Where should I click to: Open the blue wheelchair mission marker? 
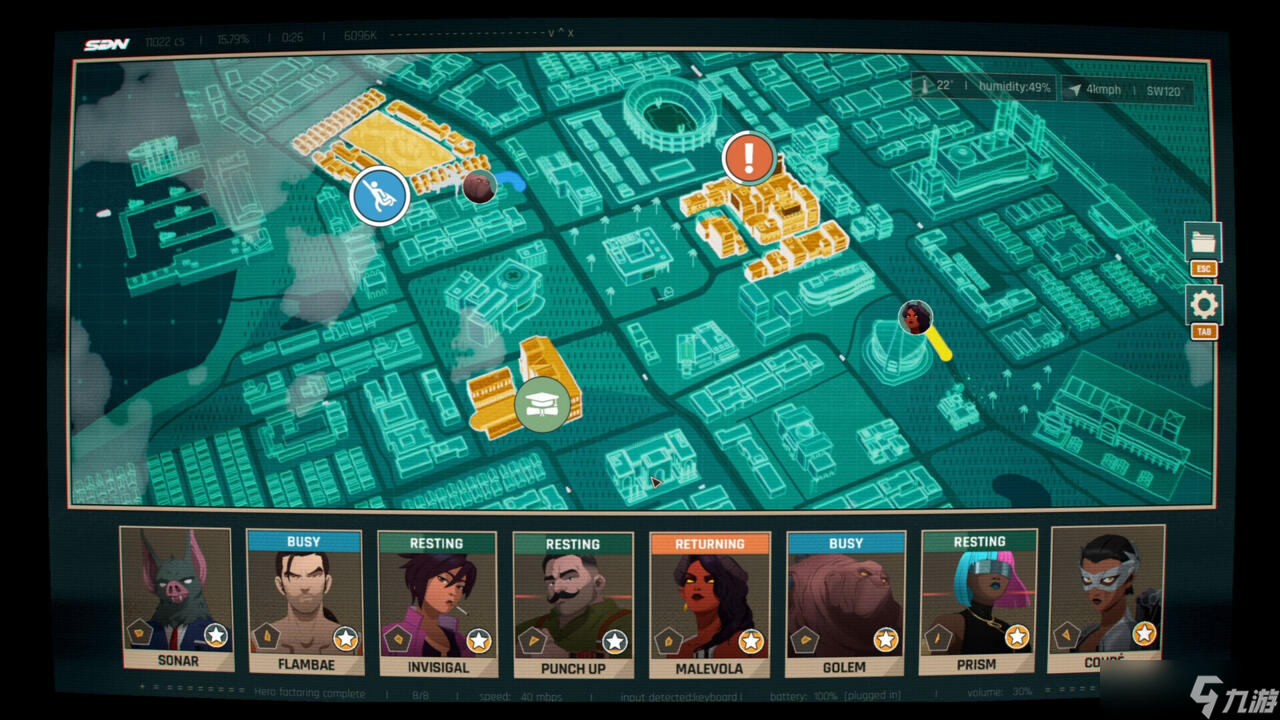(380, 195)
